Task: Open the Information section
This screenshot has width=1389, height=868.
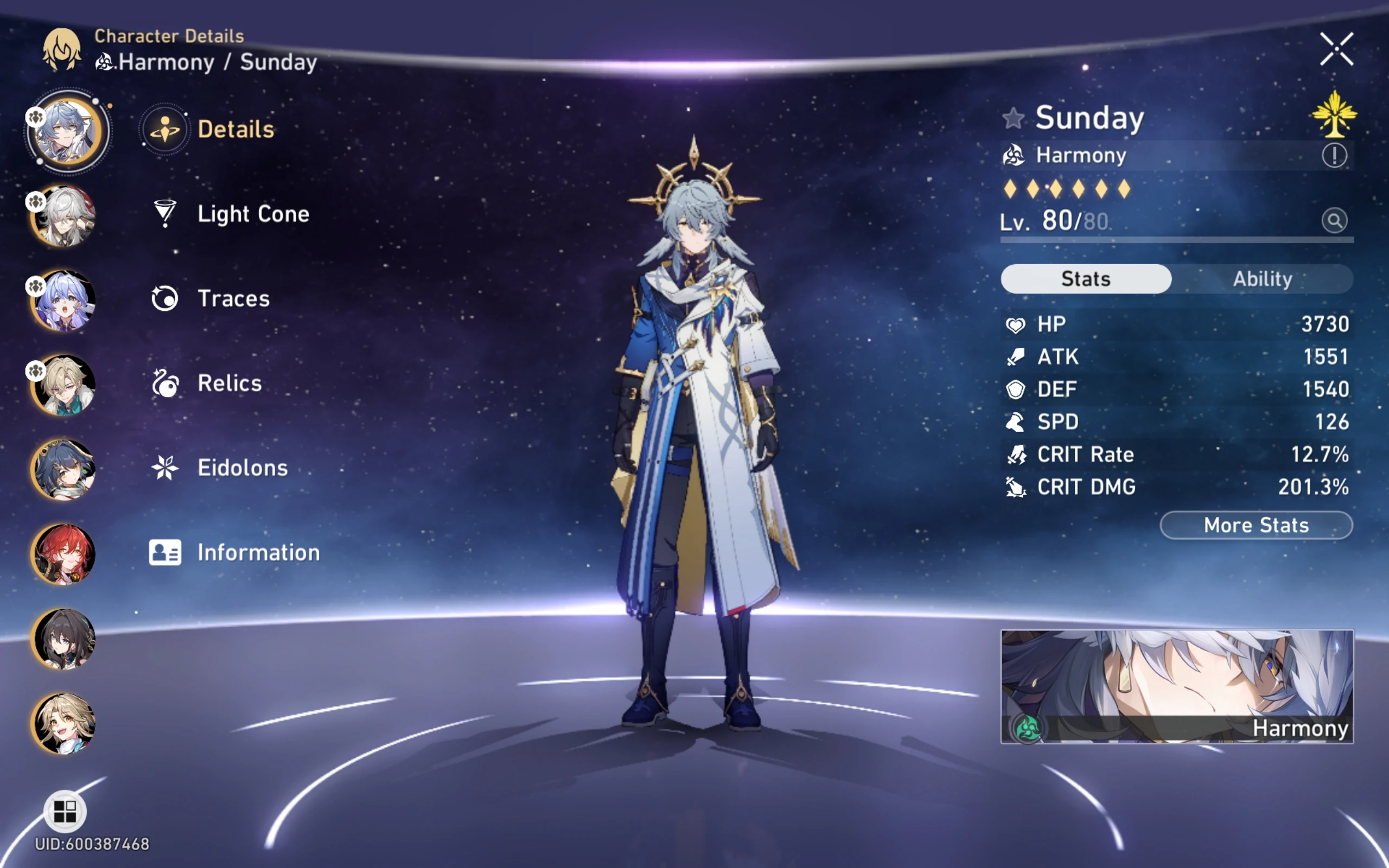Action: coord(257,552)
